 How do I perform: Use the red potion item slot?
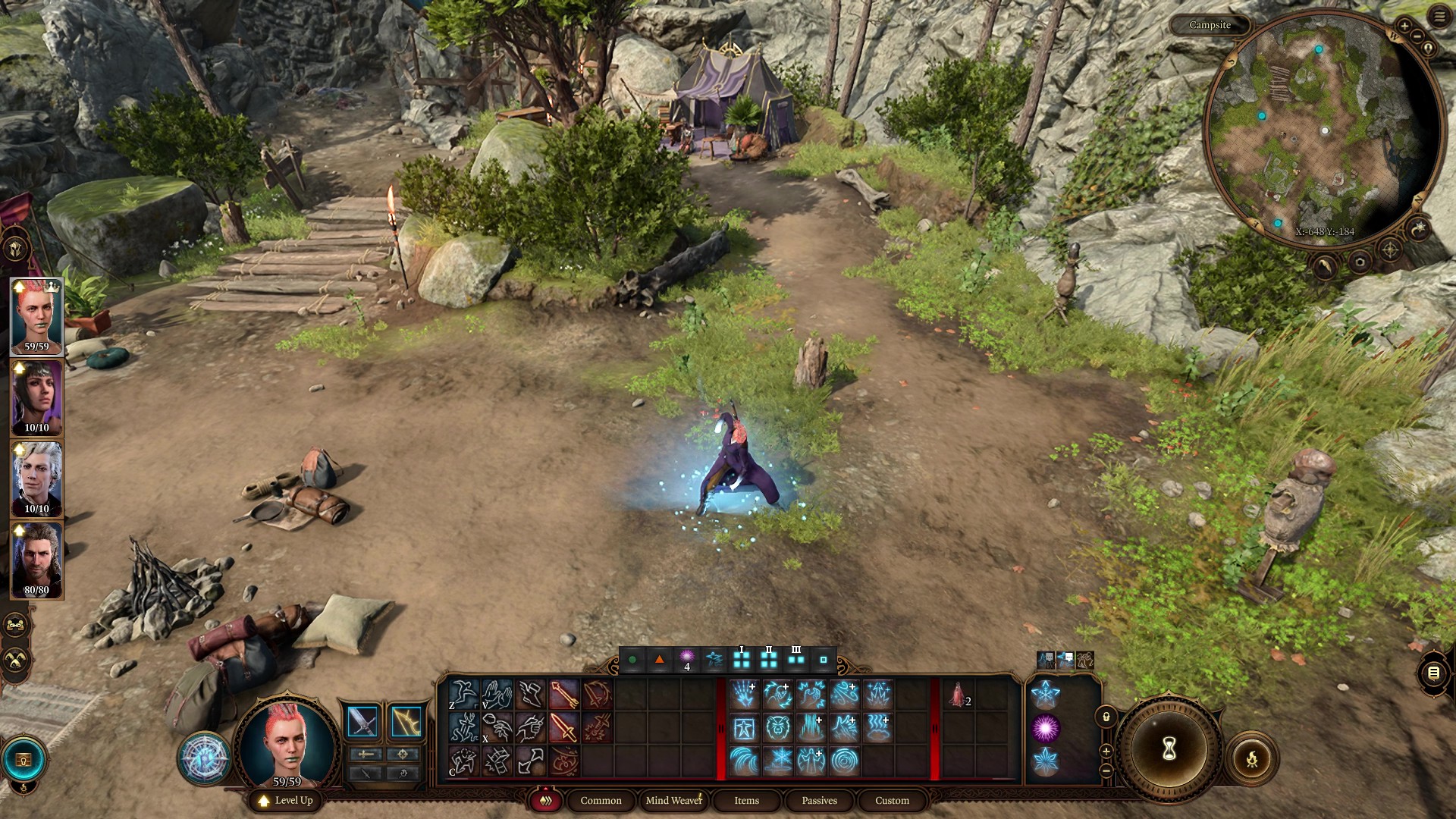click(x=959, y=695)
